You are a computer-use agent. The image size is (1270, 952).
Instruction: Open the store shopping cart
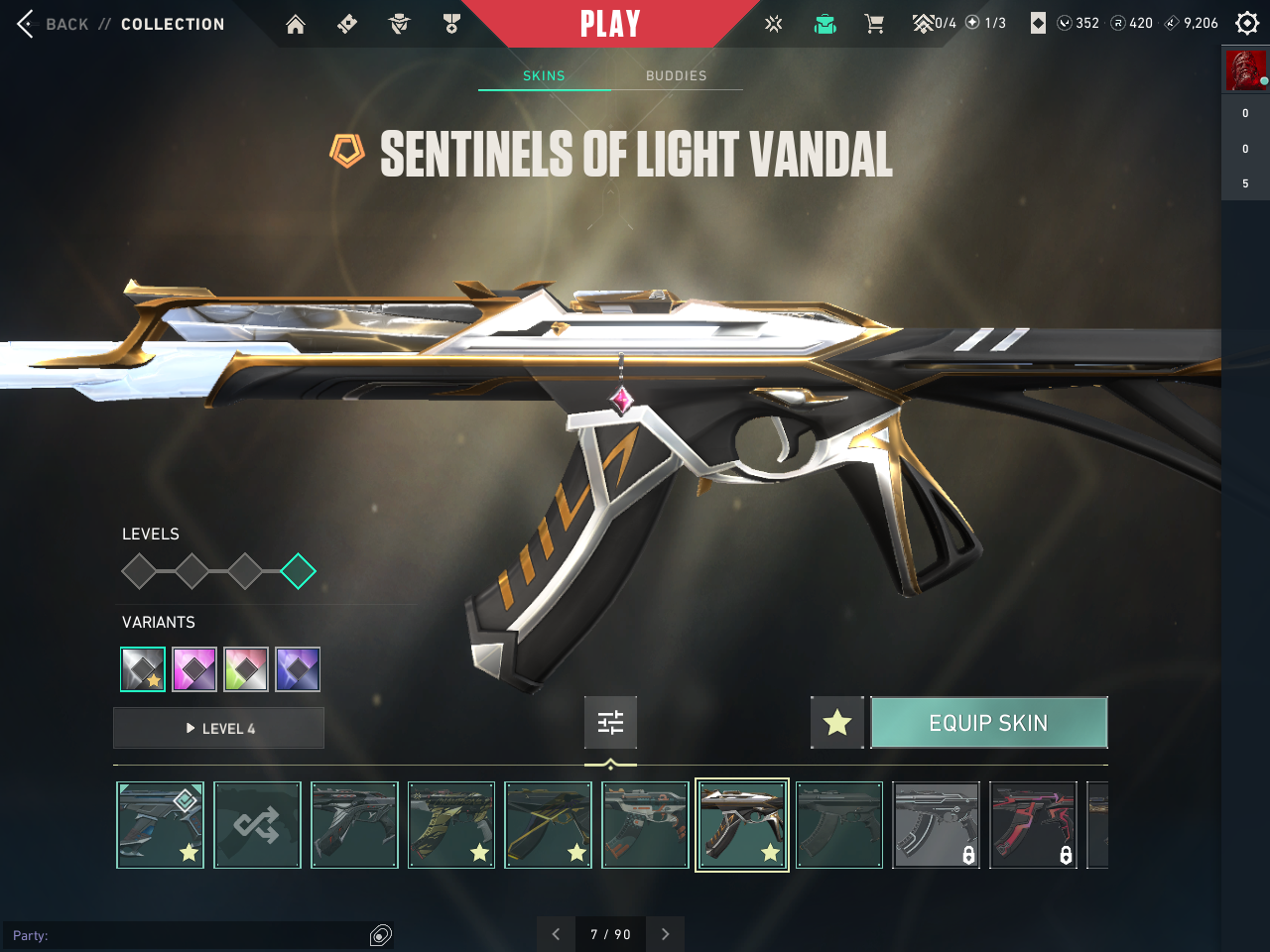[x=874, y=24]
